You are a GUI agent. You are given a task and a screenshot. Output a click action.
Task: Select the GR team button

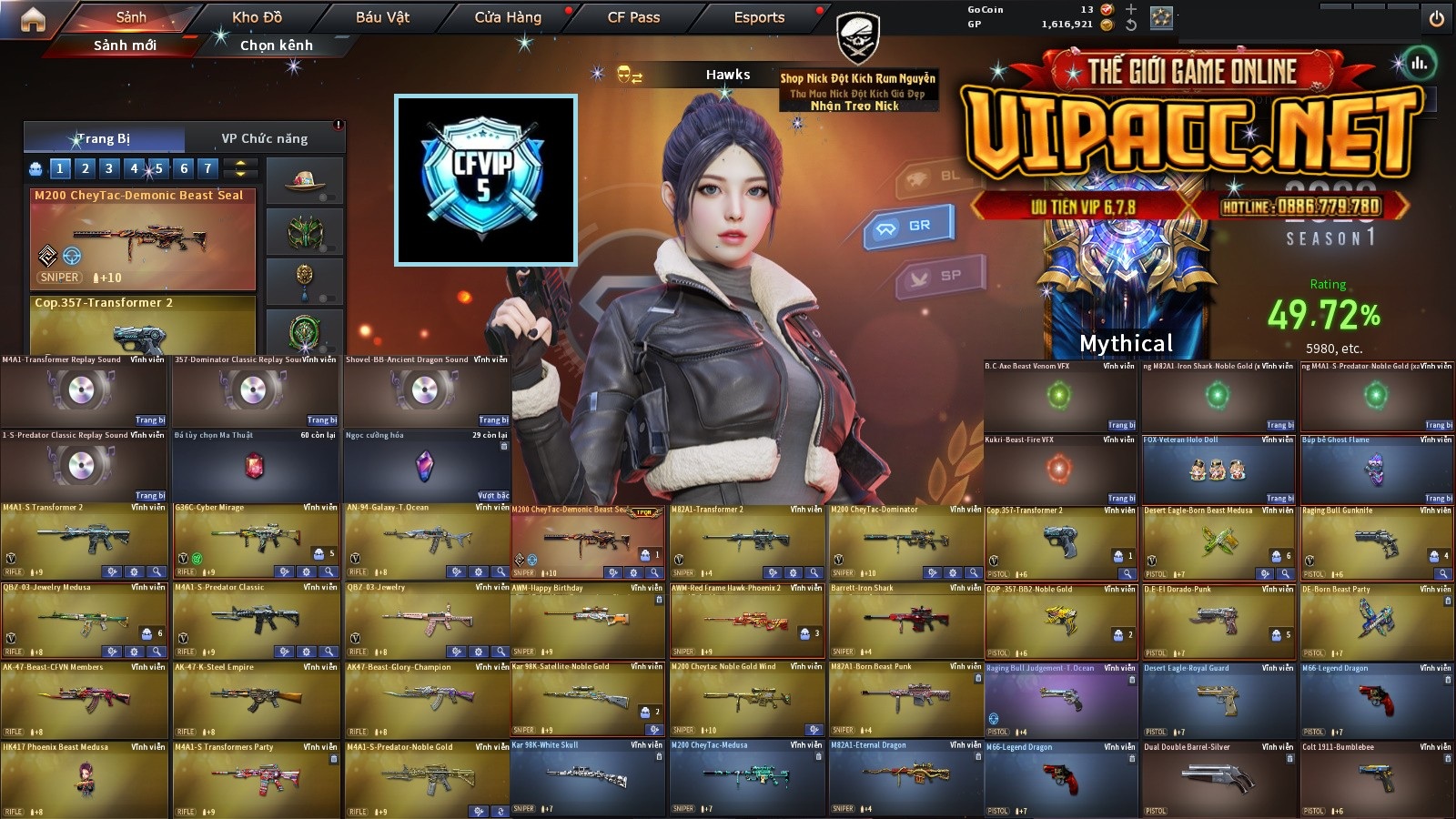click(x=908, y=226)
